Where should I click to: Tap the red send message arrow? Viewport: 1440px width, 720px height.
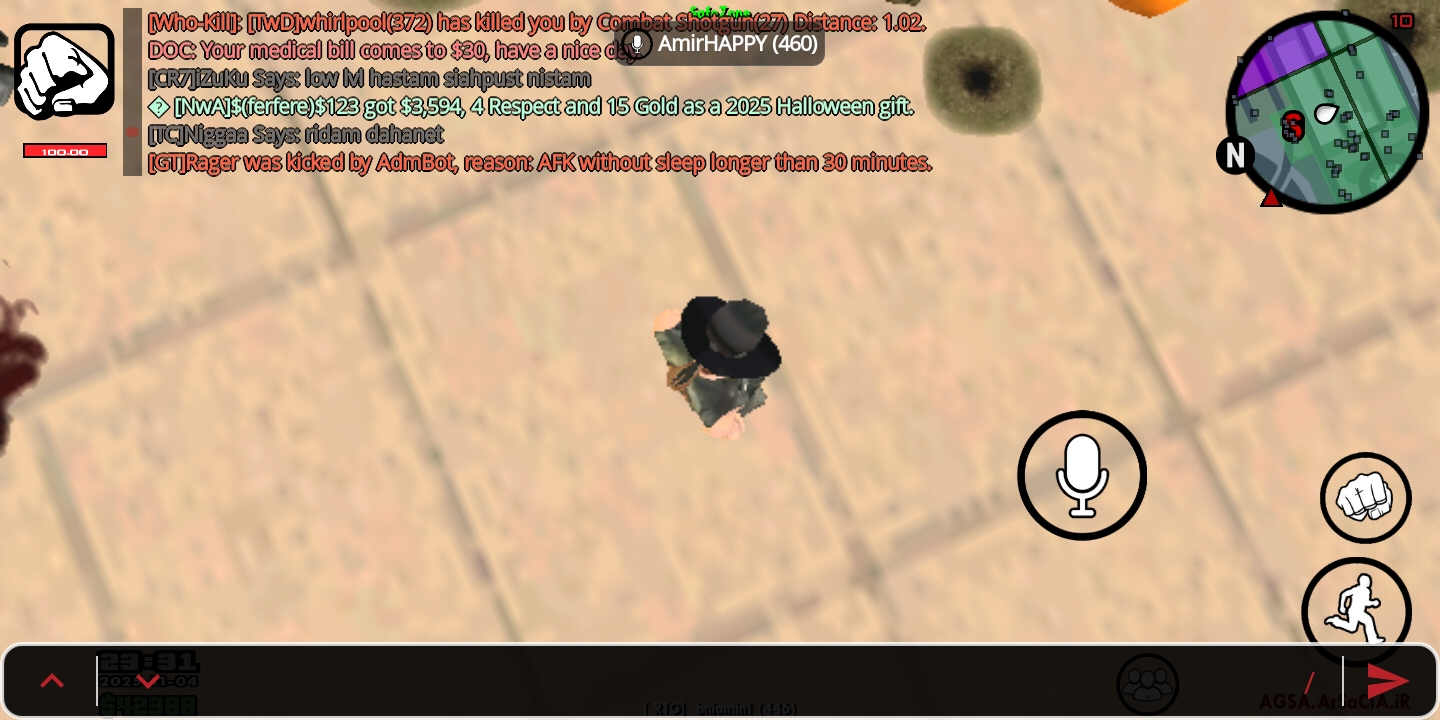click(1389, 681)
